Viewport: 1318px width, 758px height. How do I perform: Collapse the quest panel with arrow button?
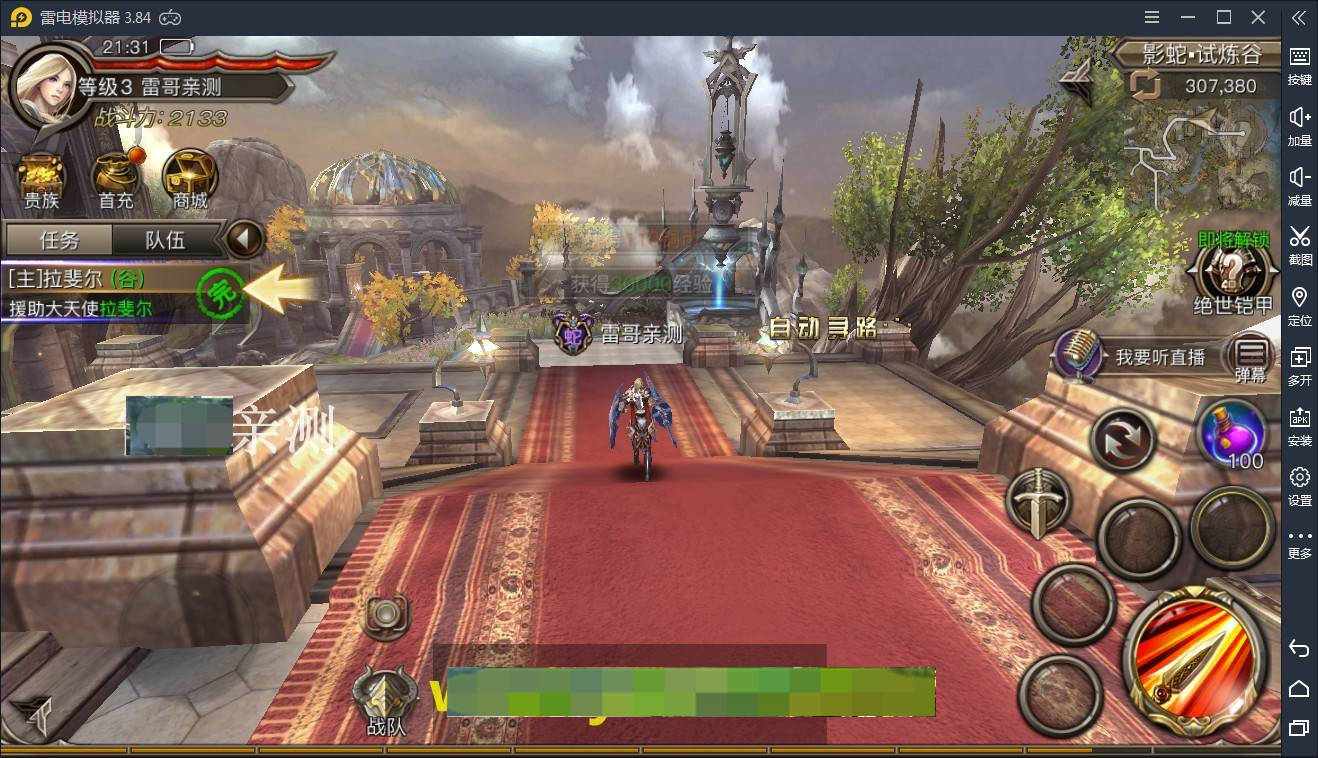243,240
